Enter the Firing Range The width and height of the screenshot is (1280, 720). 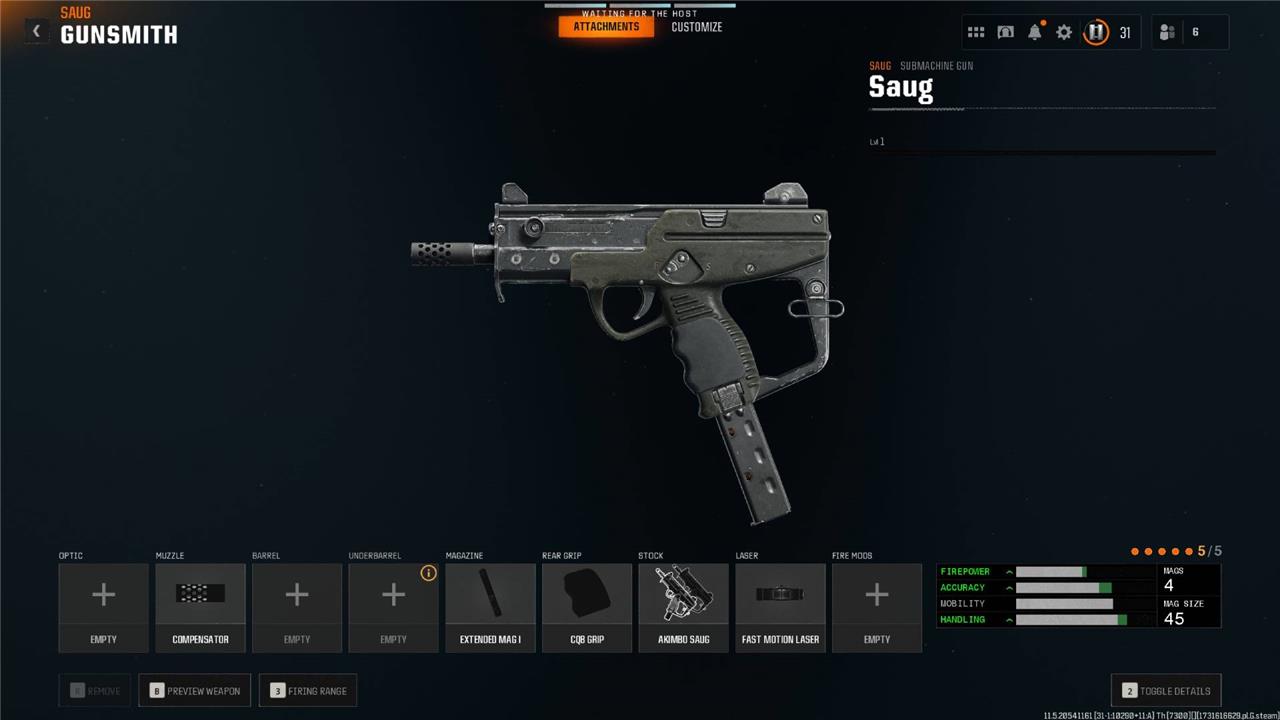(x=309, y=690)
